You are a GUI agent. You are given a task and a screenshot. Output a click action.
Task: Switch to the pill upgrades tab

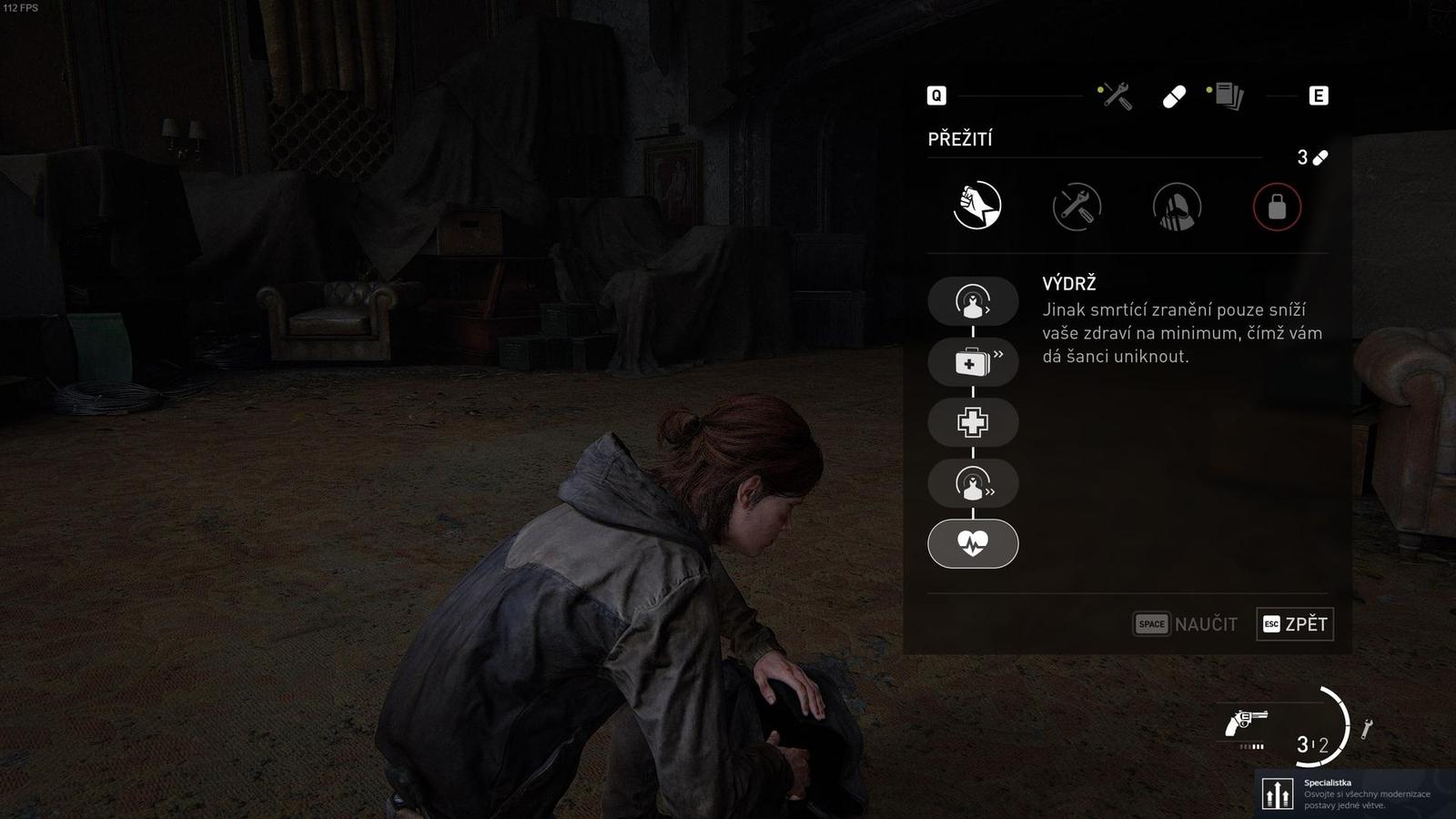(1174, 96)
